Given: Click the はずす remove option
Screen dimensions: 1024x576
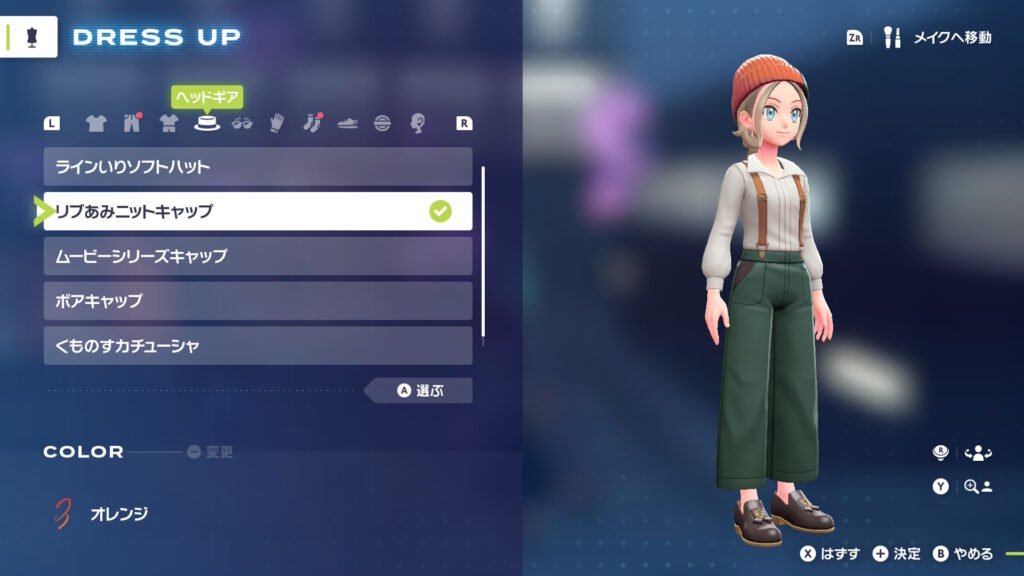Looking at the screenshot, I should click(x=830, y=554).
